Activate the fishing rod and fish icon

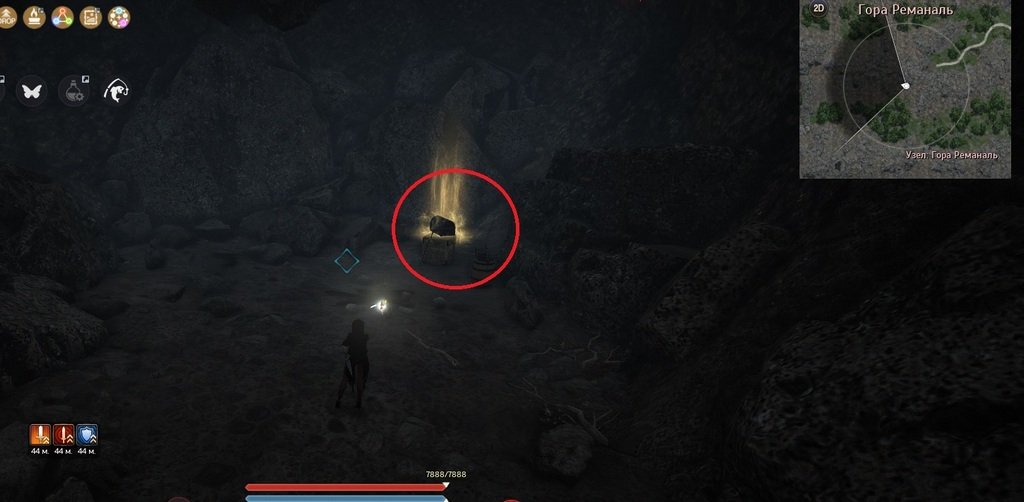tap(117, 91)
